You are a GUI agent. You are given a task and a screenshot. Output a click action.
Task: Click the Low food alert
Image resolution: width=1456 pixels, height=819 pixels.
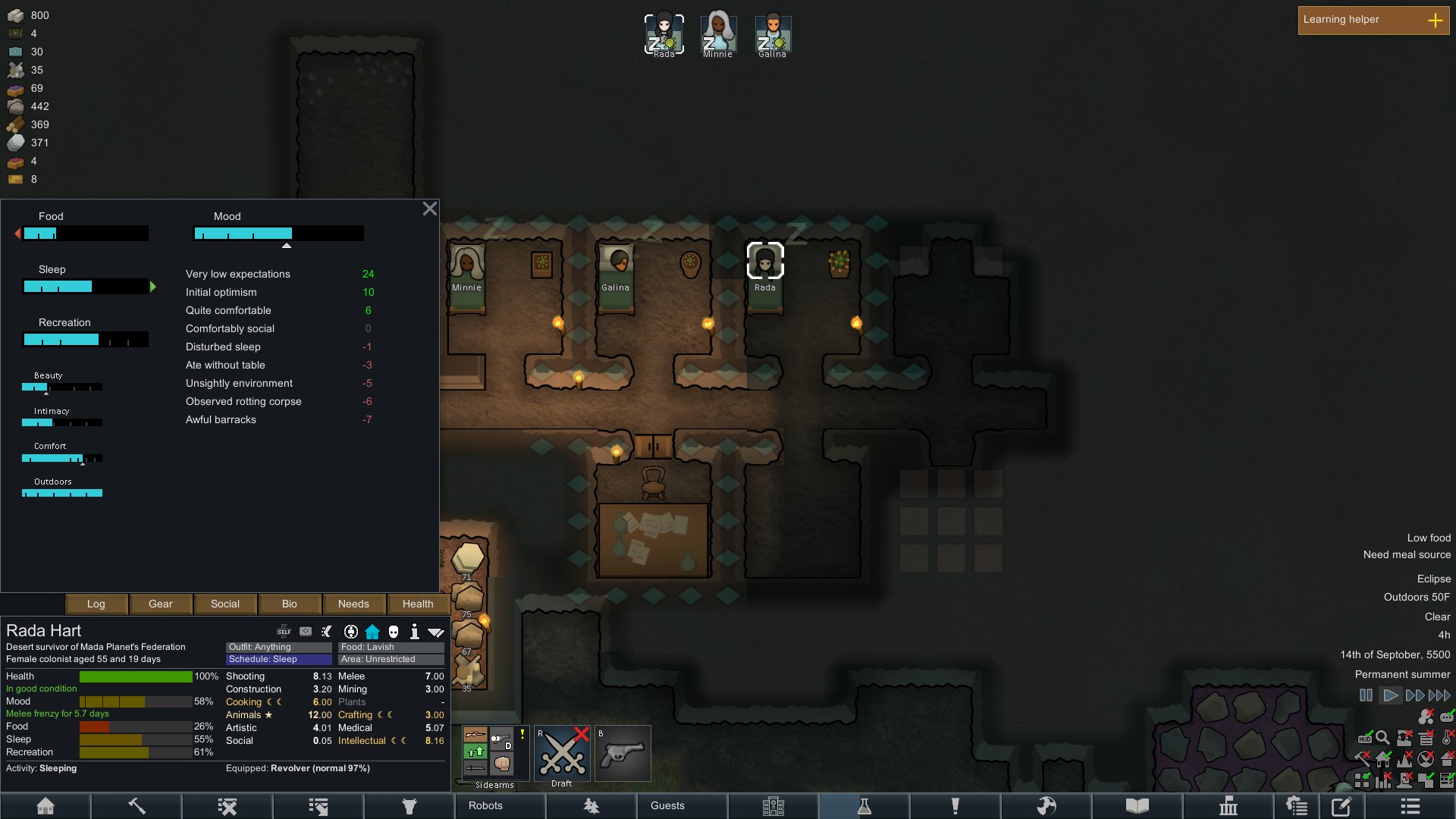1428,537
